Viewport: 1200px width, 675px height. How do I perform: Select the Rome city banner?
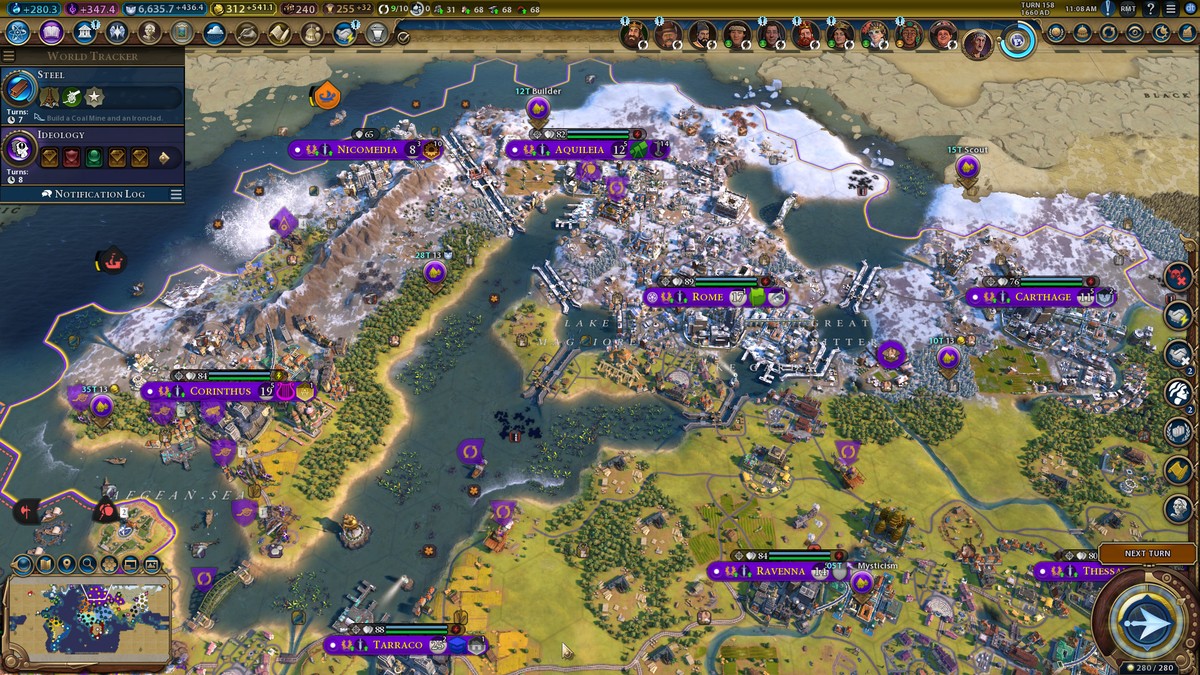[x=707, y=297]
